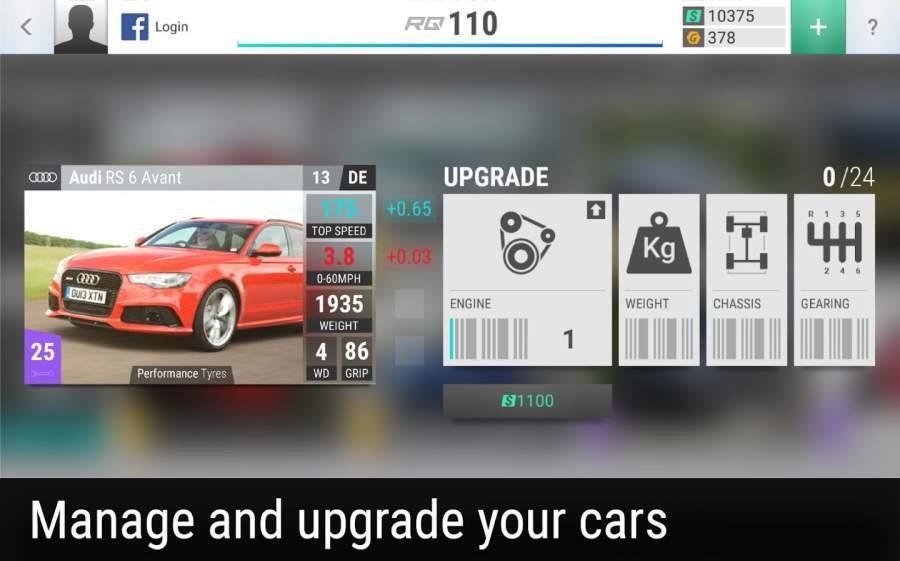
Task: Select the Engine upgrade tile
Action: coord(527,279)
